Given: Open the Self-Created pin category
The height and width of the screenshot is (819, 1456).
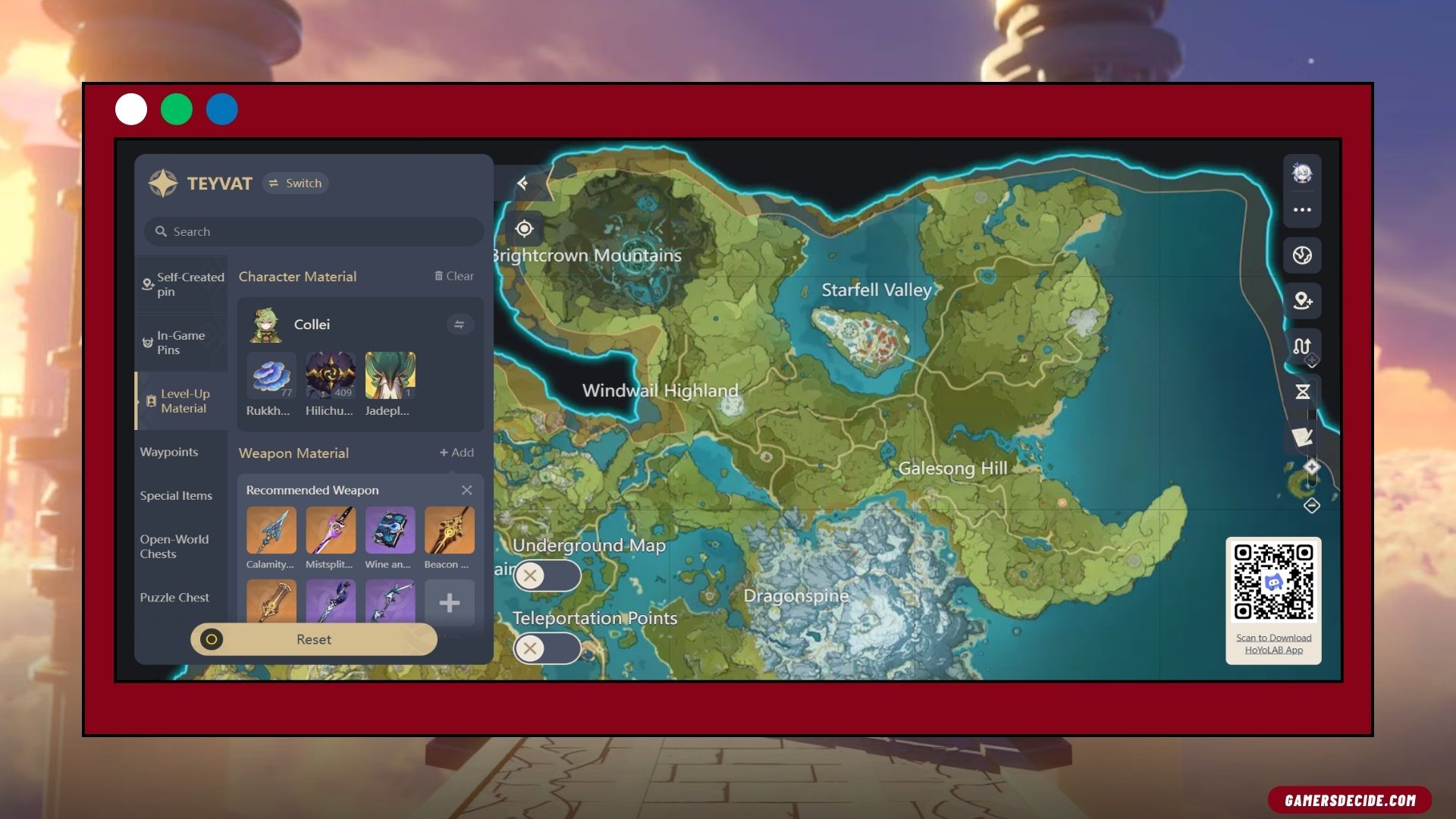Looking at the screenshot, I should [182, 284].
